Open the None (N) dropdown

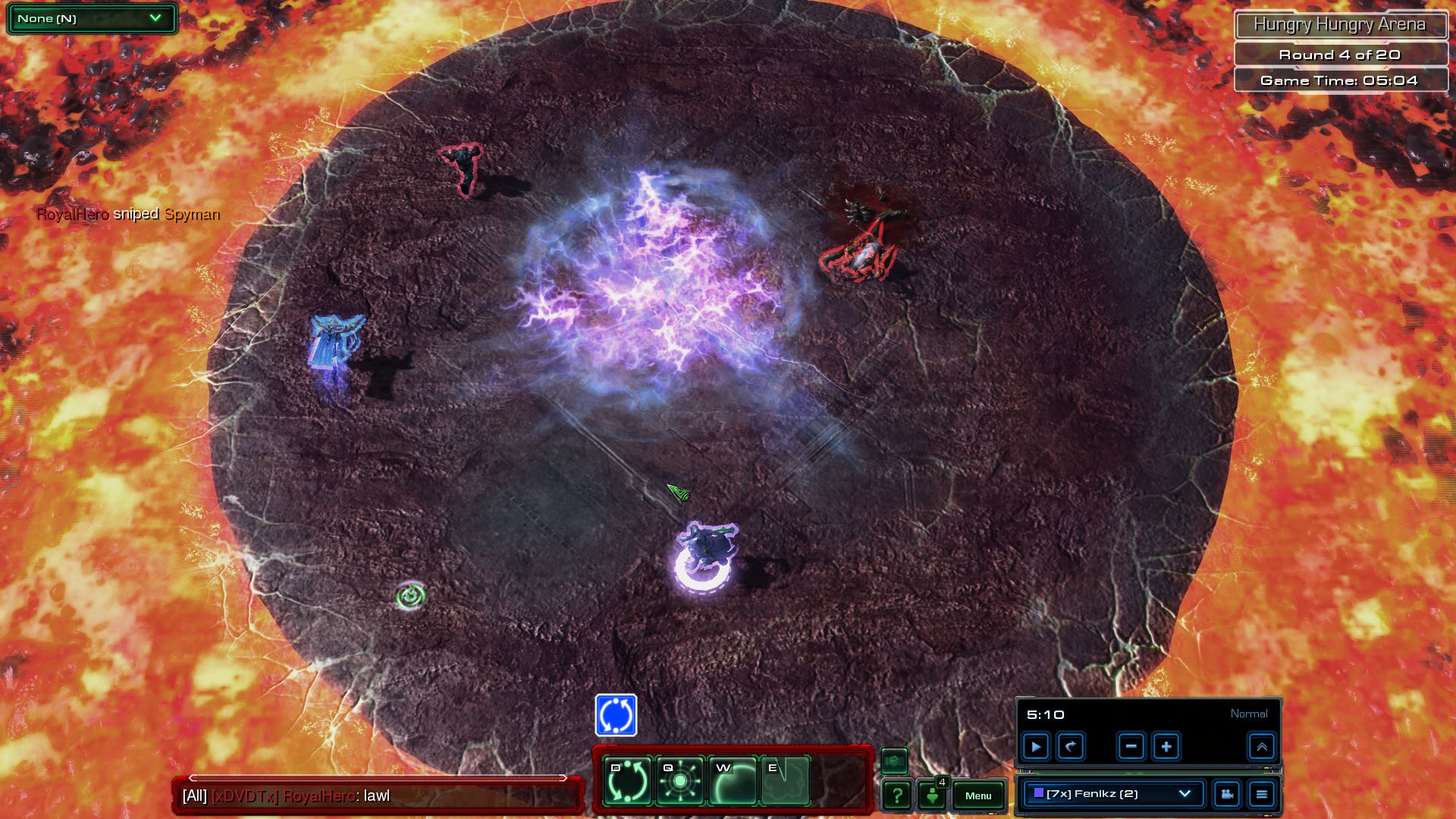coord(91,18)
